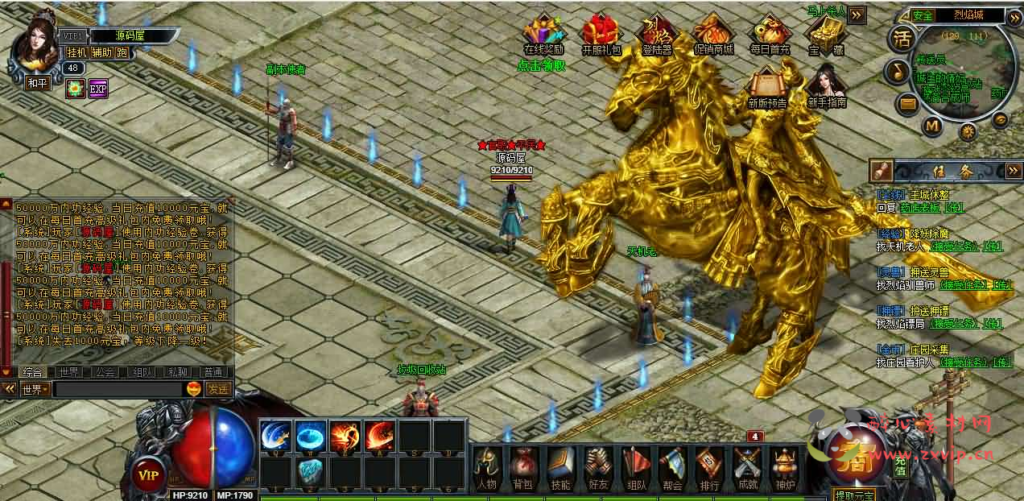
Task: Open the 人物 character panel
Action: [487, 466]
